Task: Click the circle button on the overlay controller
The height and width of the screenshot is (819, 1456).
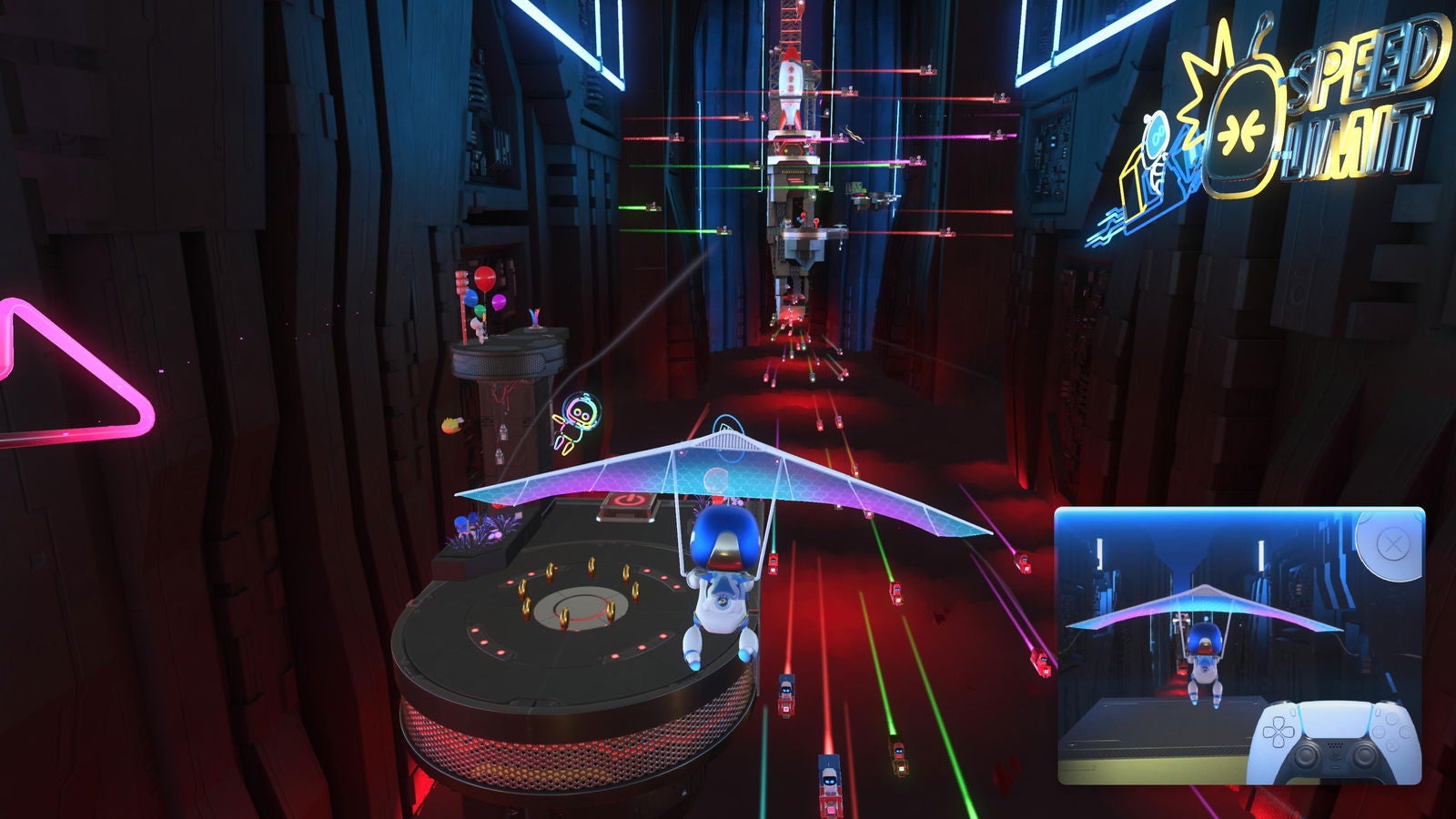Action: coord(1403,731)
